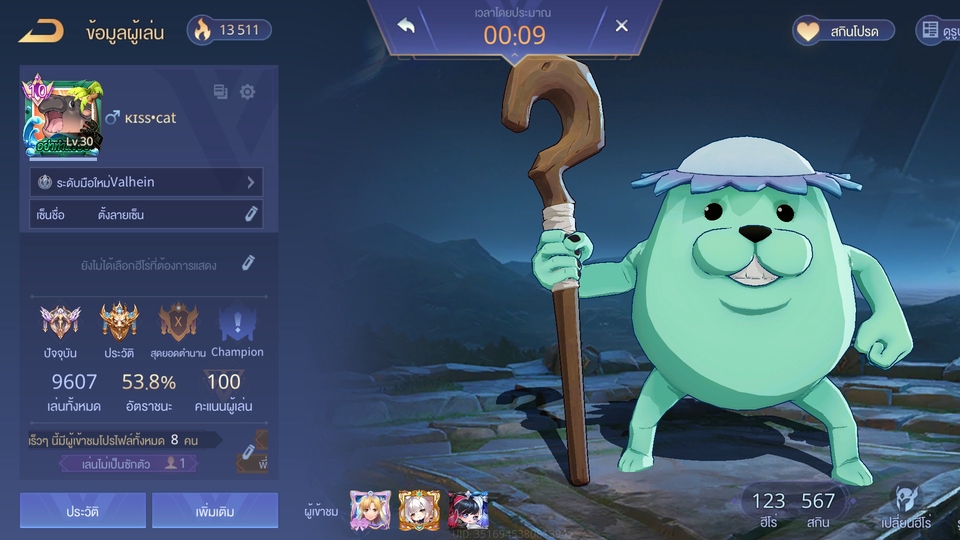The image size is (960, 540).
Task: Select the ปัจจุบัน current rank badge
Action: 58,323
